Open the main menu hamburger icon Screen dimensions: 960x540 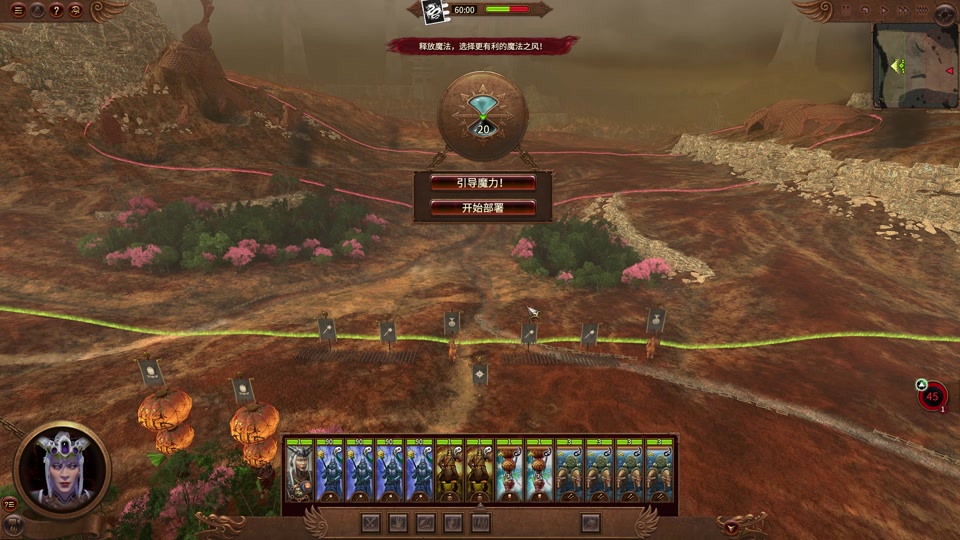click(x=18, y=11)
